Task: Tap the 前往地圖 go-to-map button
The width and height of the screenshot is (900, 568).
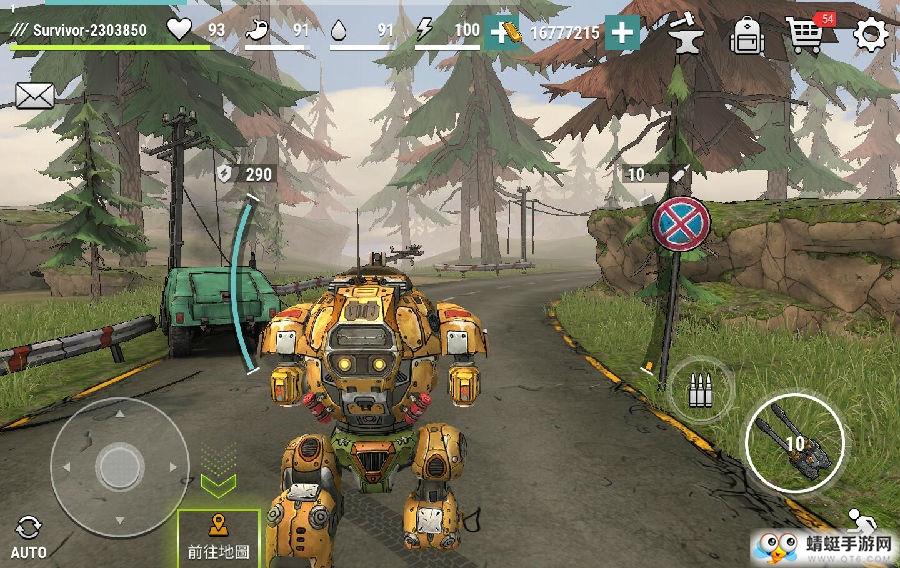Action: click(218, 538)
